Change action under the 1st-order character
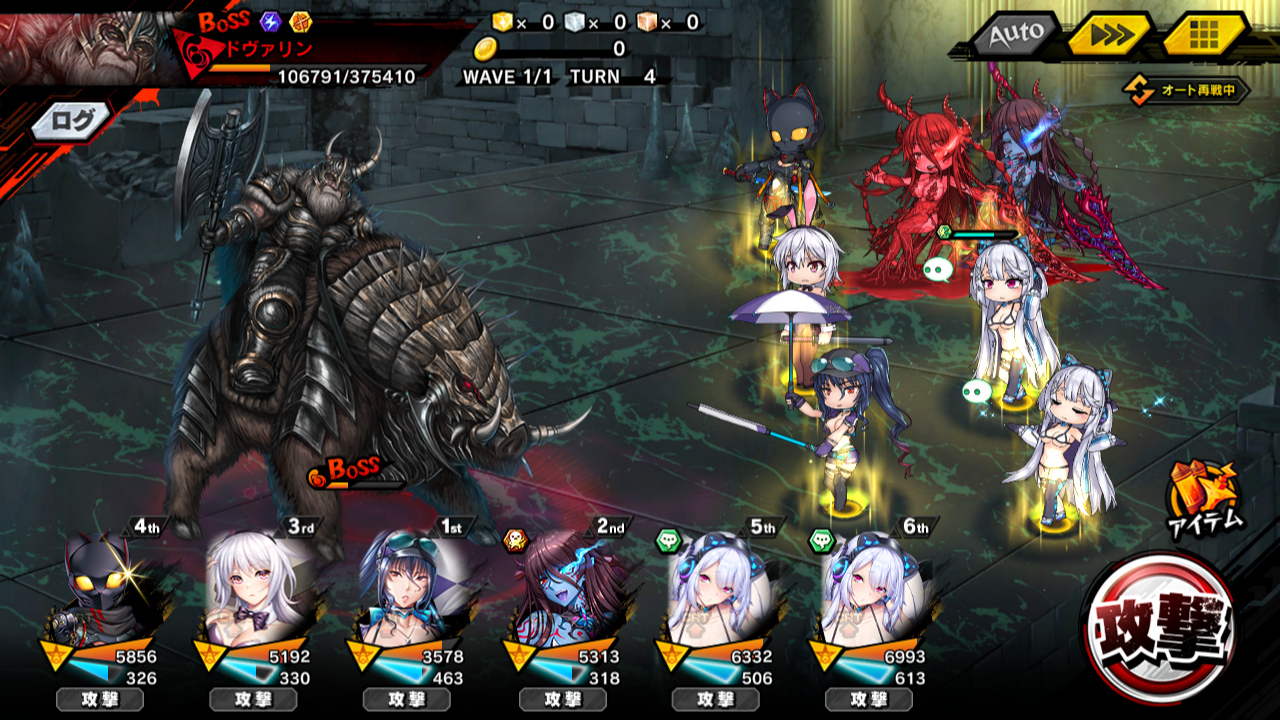The height and width of the screenshot is (720, 1280). tap(407, 699)
